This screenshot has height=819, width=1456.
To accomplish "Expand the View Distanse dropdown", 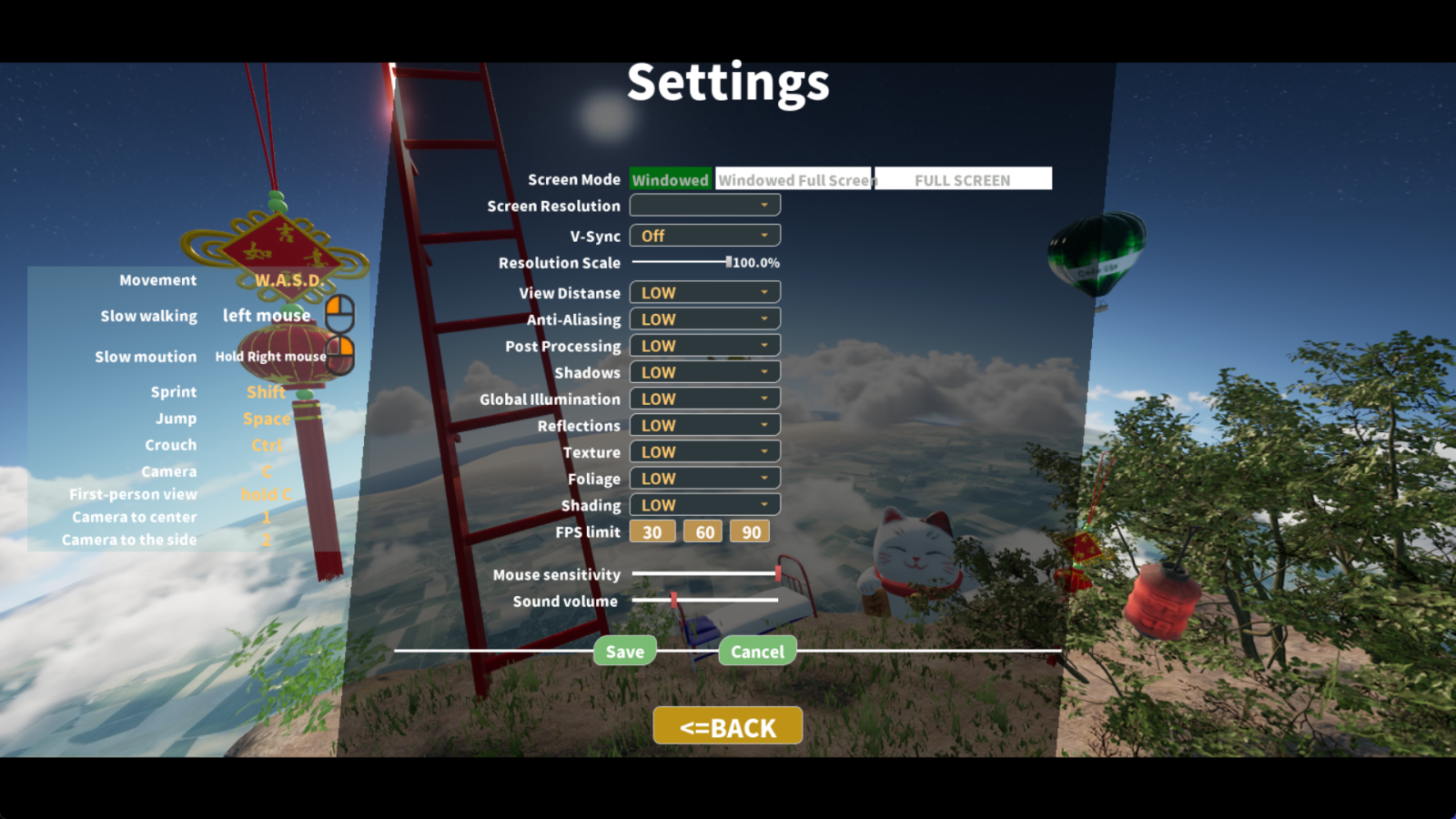I will [x=704, y=292].
